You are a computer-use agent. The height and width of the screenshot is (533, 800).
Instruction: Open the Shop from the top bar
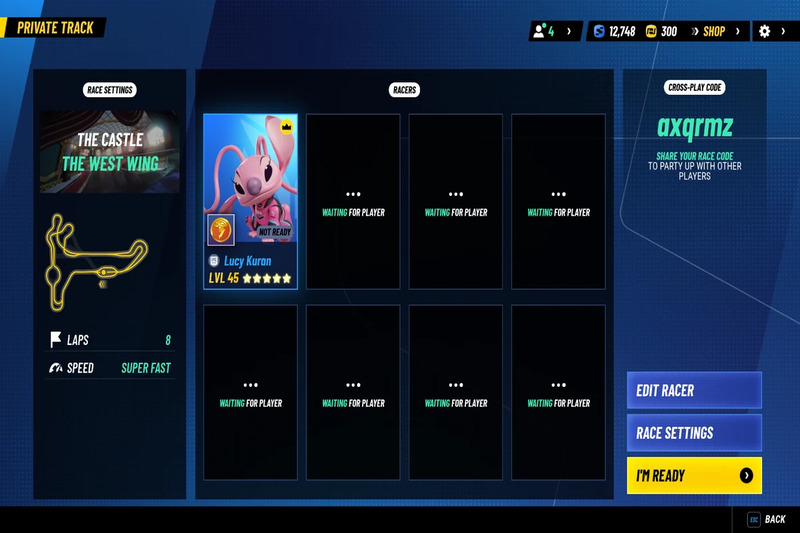pos(714,32)
